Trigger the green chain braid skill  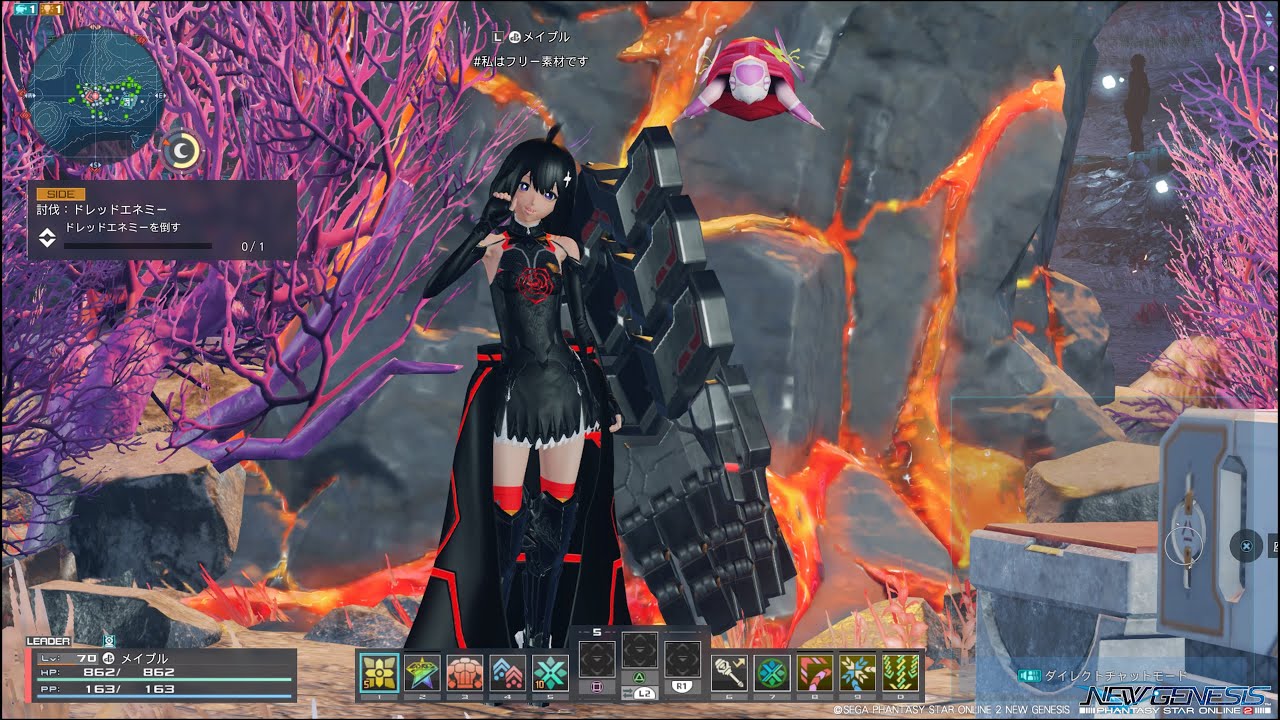tap(900, 673)
